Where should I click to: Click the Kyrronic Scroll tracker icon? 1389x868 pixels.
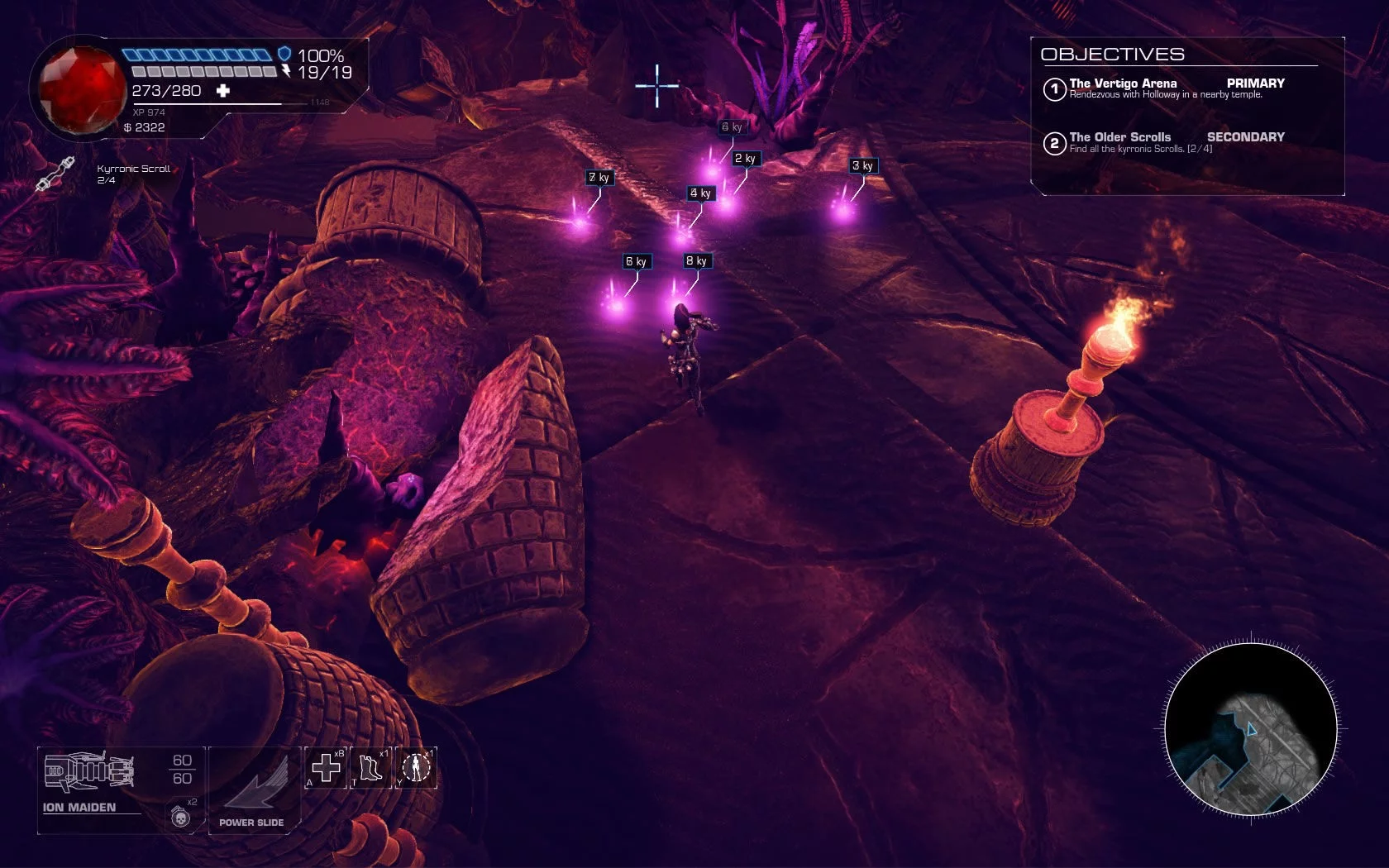click(x=55, y=174)
